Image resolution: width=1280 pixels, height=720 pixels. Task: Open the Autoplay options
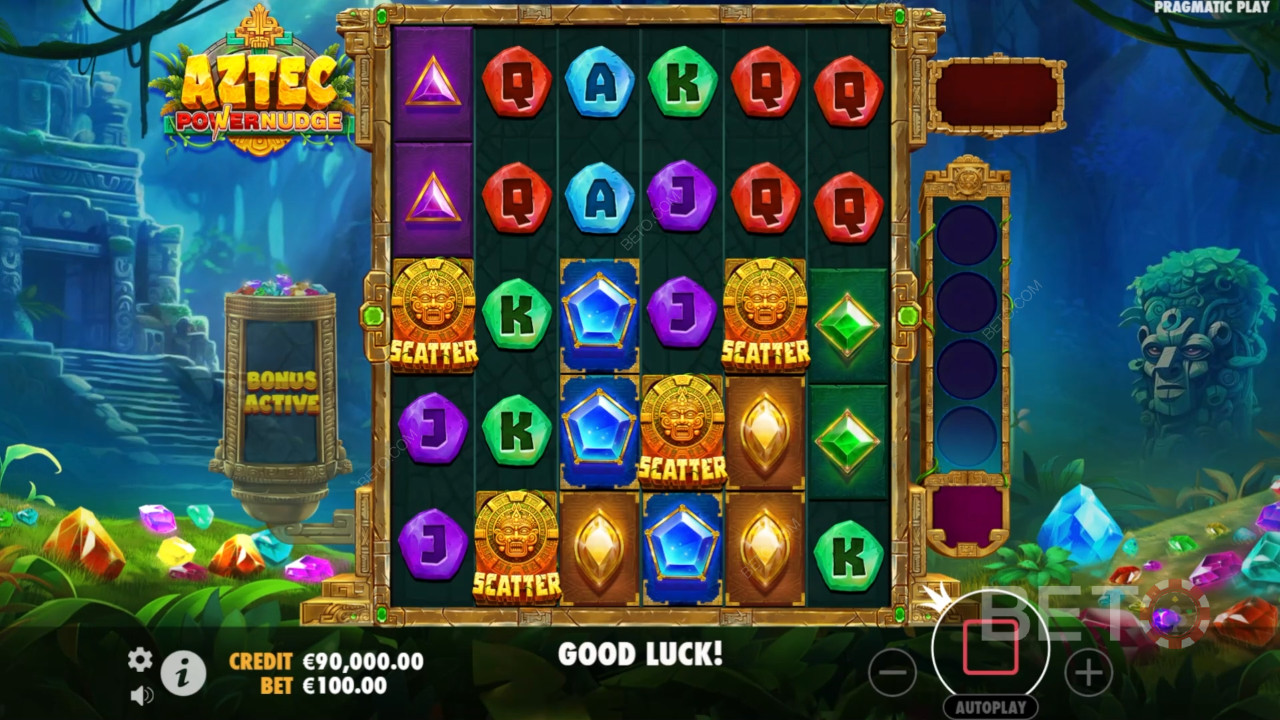990,707
